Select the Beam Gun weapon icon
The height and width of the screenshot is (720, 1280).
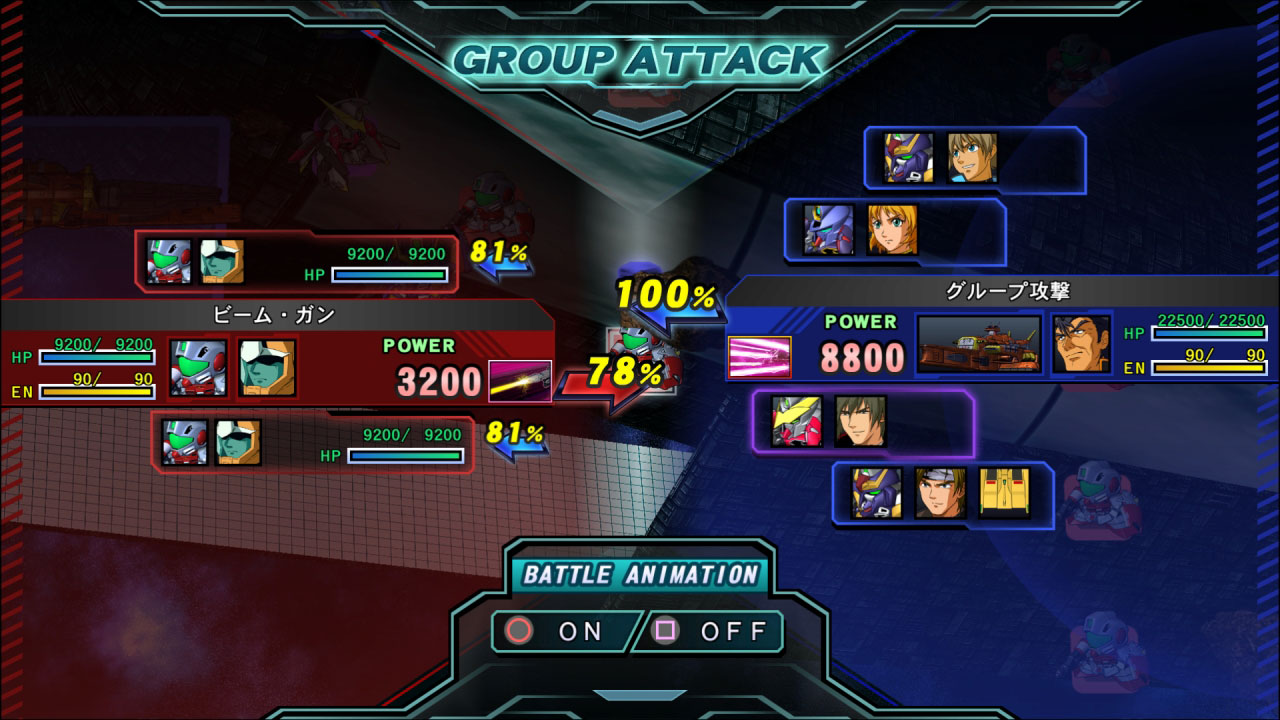click(x=520, y=381)
